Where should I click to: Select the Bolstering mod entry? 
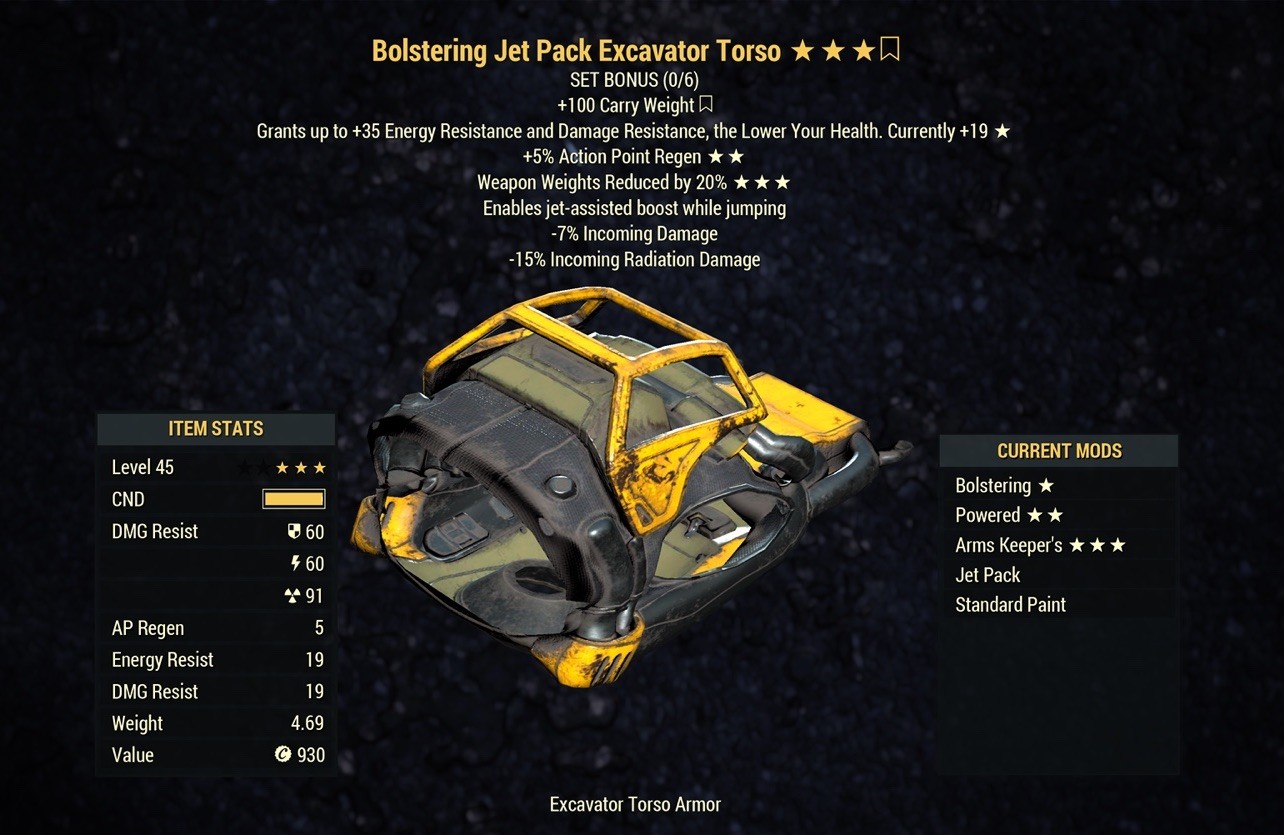tap(1004, 486)
